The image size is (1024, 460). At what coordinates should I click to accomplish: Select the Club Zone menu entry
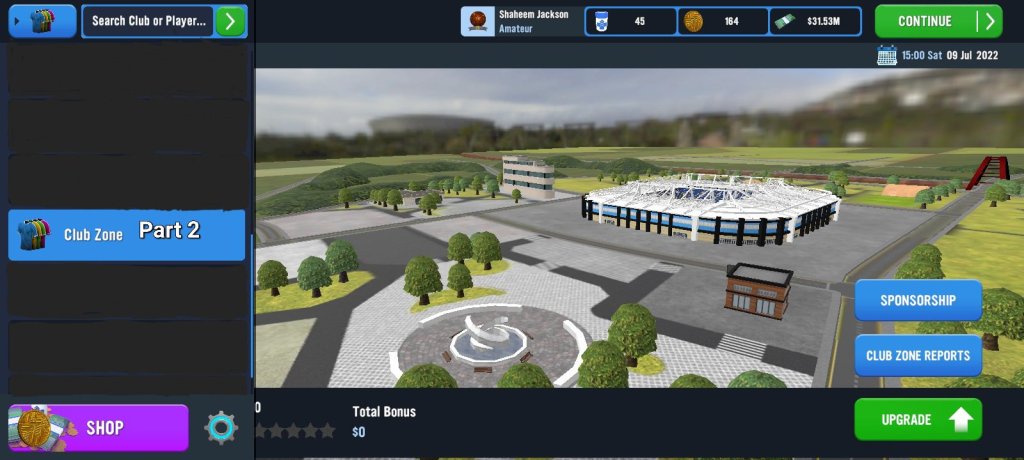126,234
